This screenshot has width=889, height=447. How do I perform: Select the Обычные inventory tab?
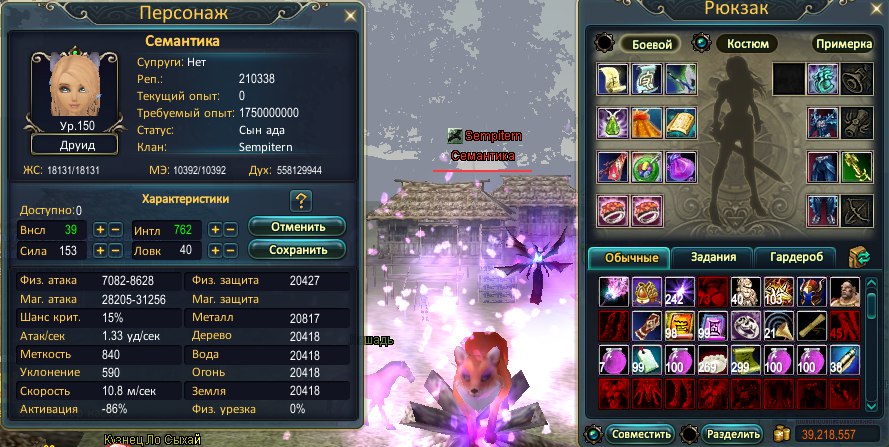pyautogui.click(x=630, y=258)
